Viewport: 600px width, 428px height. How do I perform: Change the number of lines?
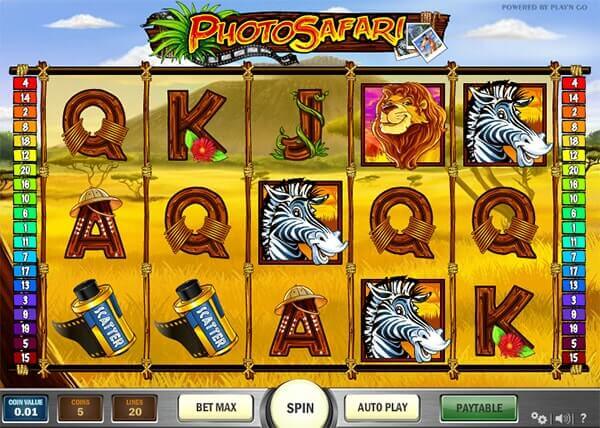coord(134,408)
